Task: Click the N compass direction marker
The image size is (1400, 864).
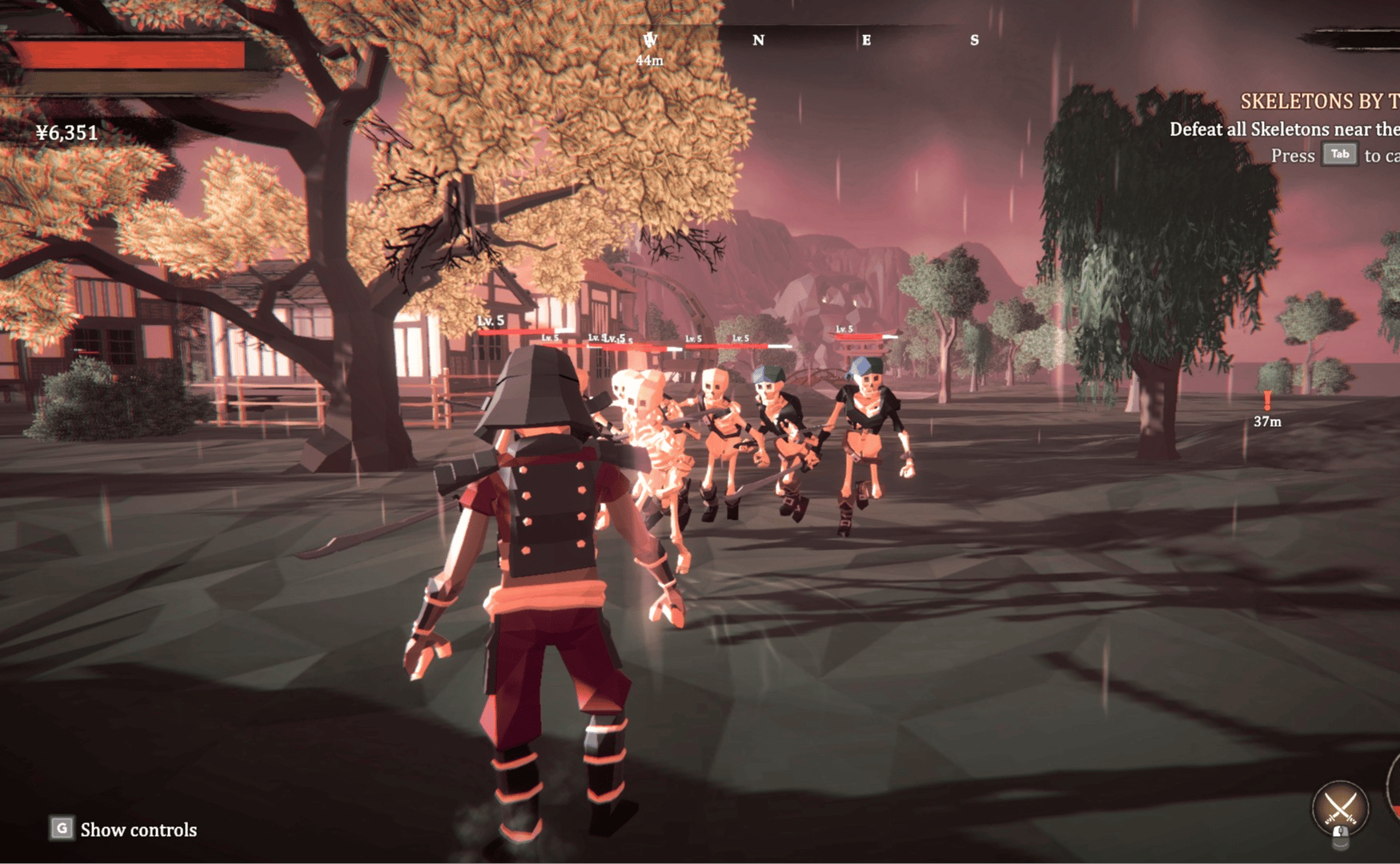Action: coord(759,40)
